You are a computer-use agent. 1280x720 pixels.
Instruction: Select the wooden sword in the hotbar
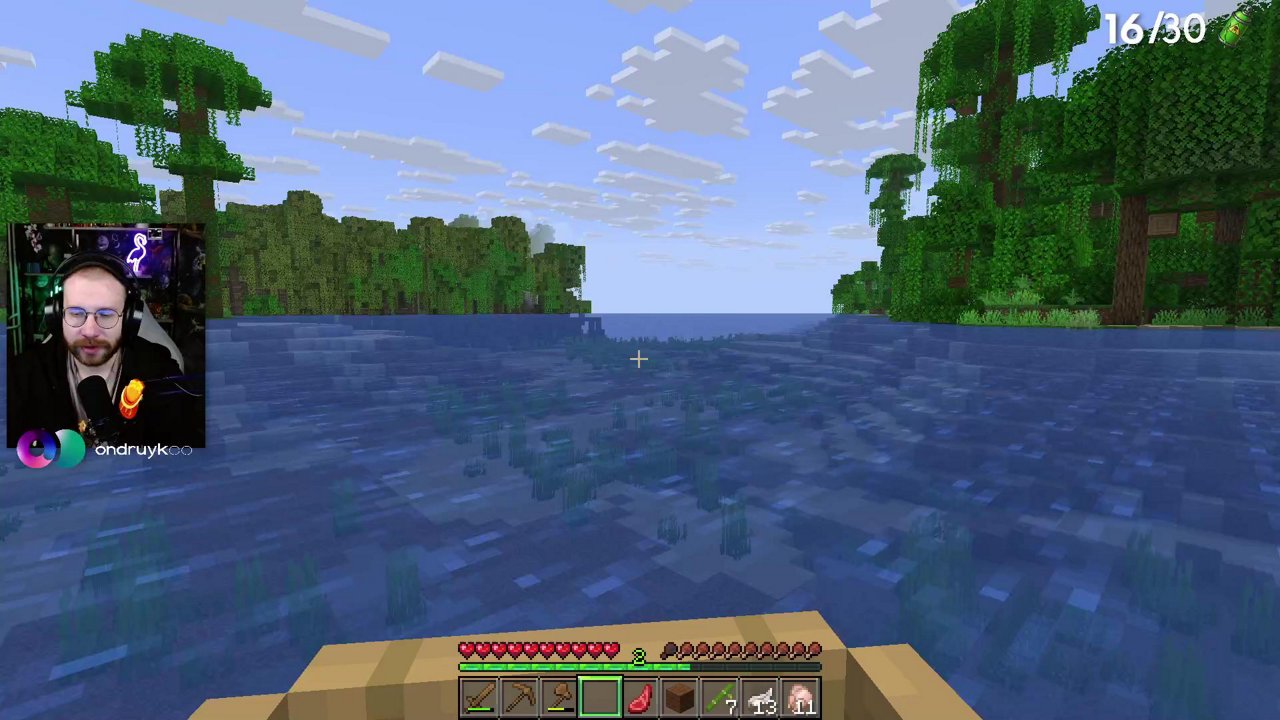coord(478,695)
